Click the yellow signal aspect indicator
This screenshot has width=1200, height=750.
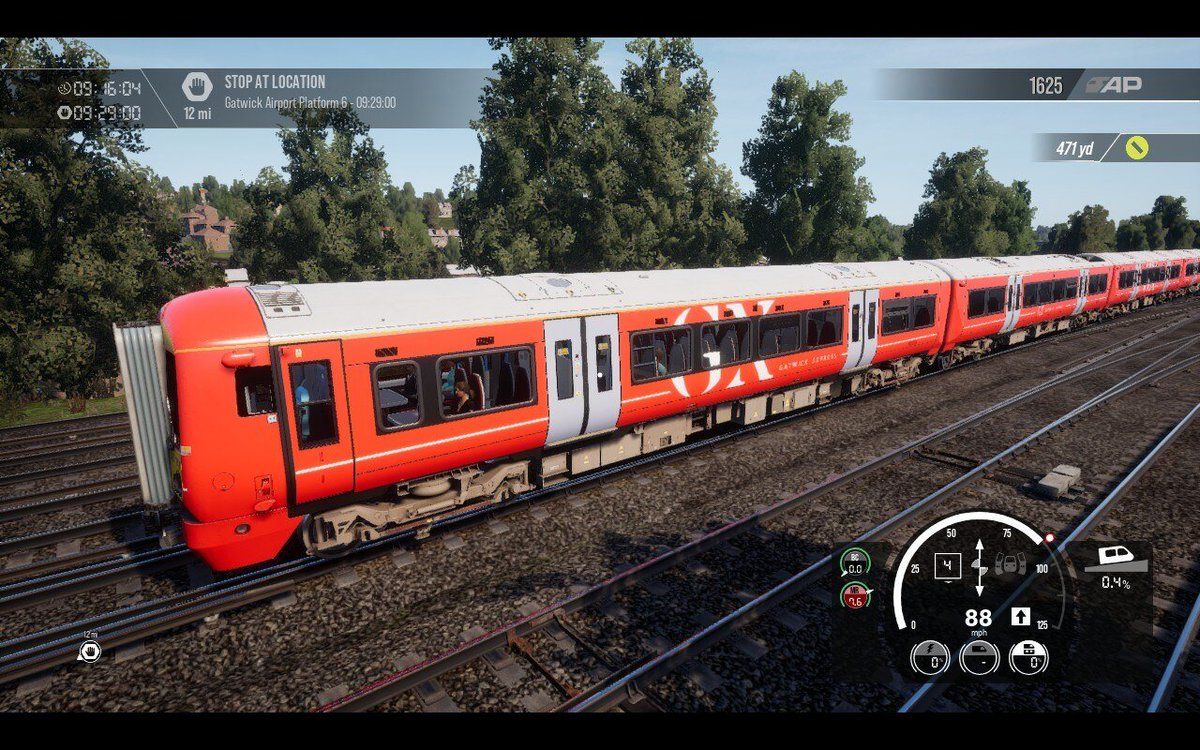[1136, 148]
